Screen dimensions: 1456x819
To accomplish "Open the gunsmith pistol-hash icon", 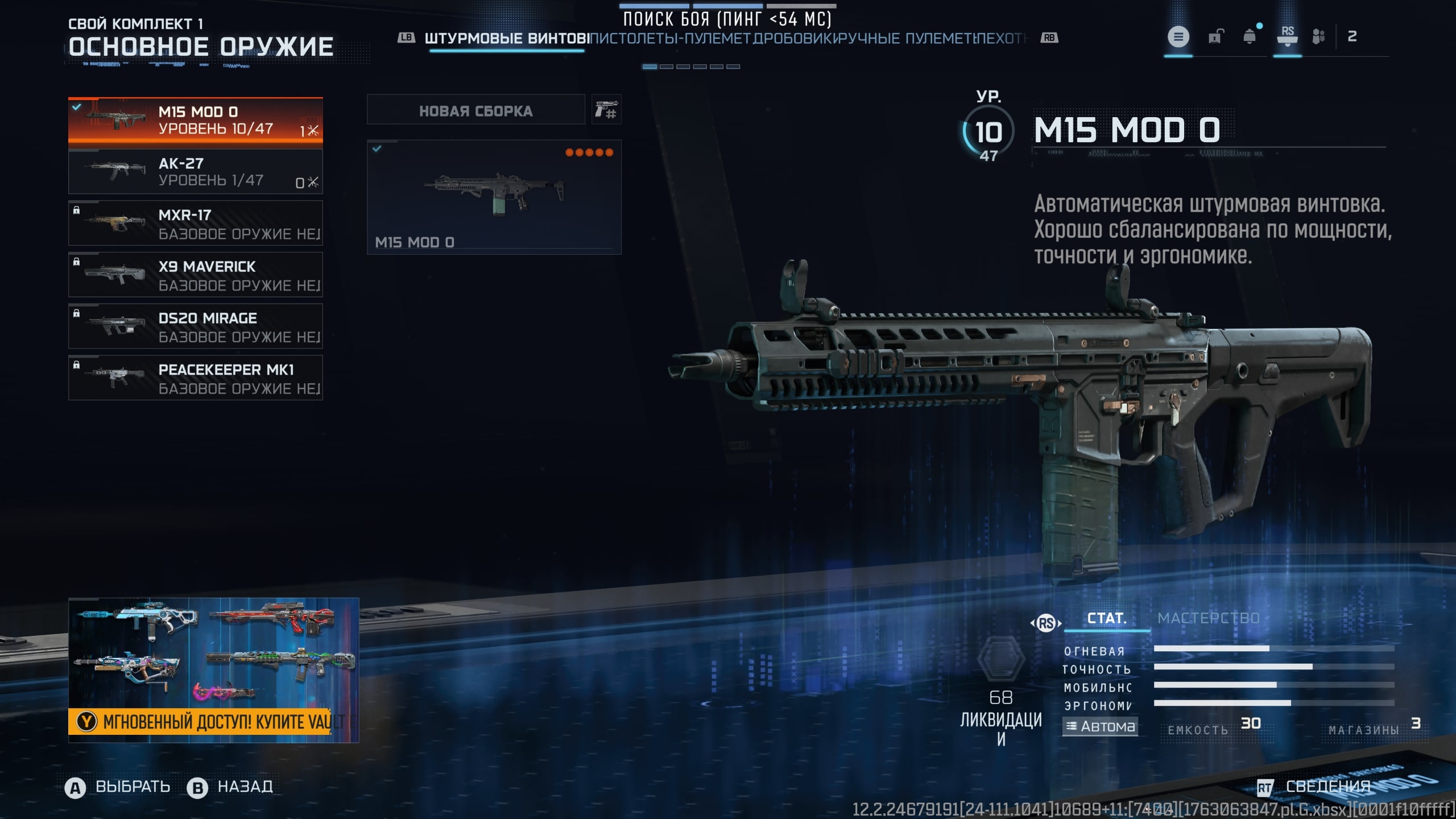I will tap(606, 109).
